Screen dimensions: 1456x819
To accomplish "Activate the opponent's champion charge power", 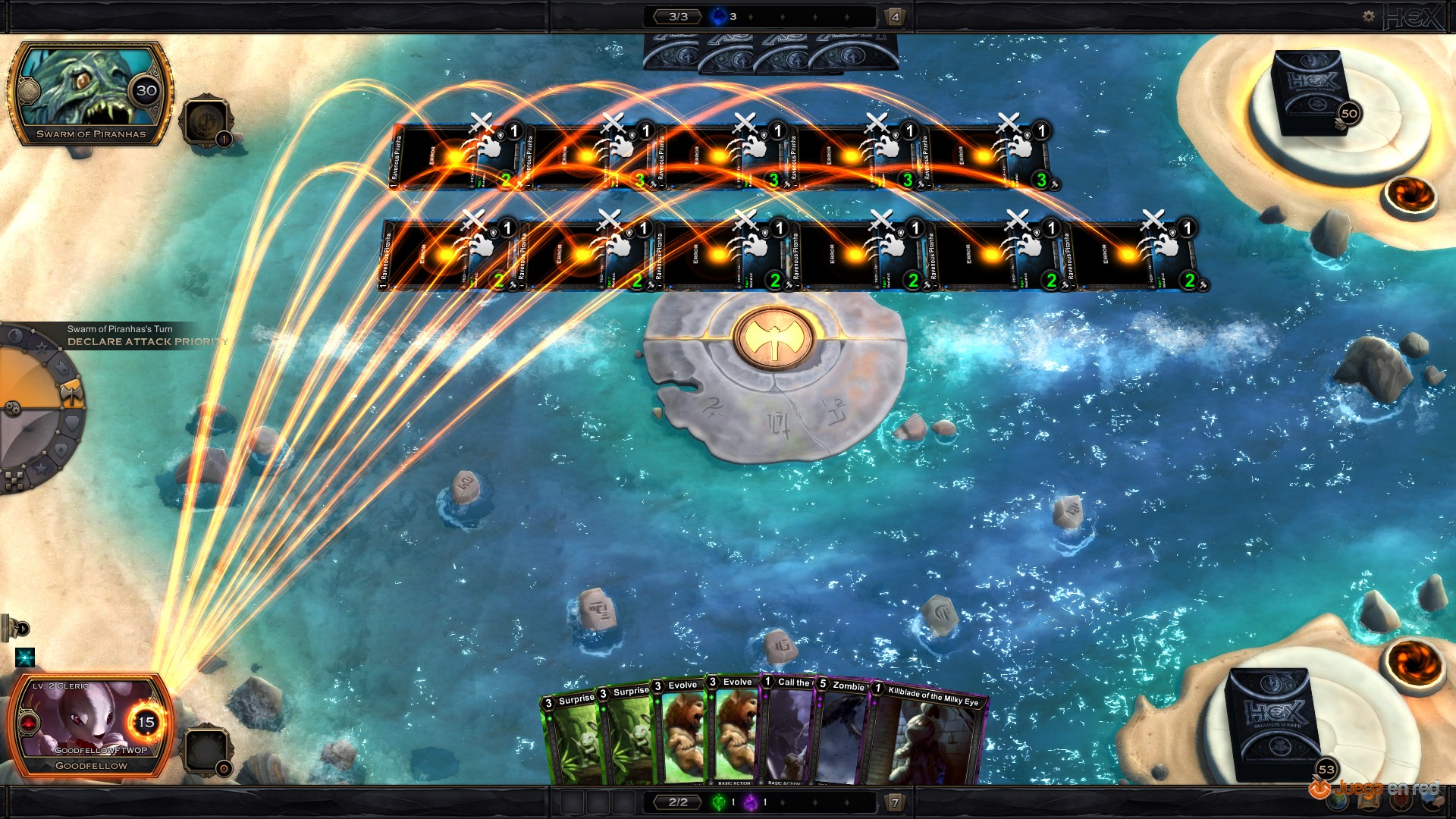I will [x=206, y=121].
